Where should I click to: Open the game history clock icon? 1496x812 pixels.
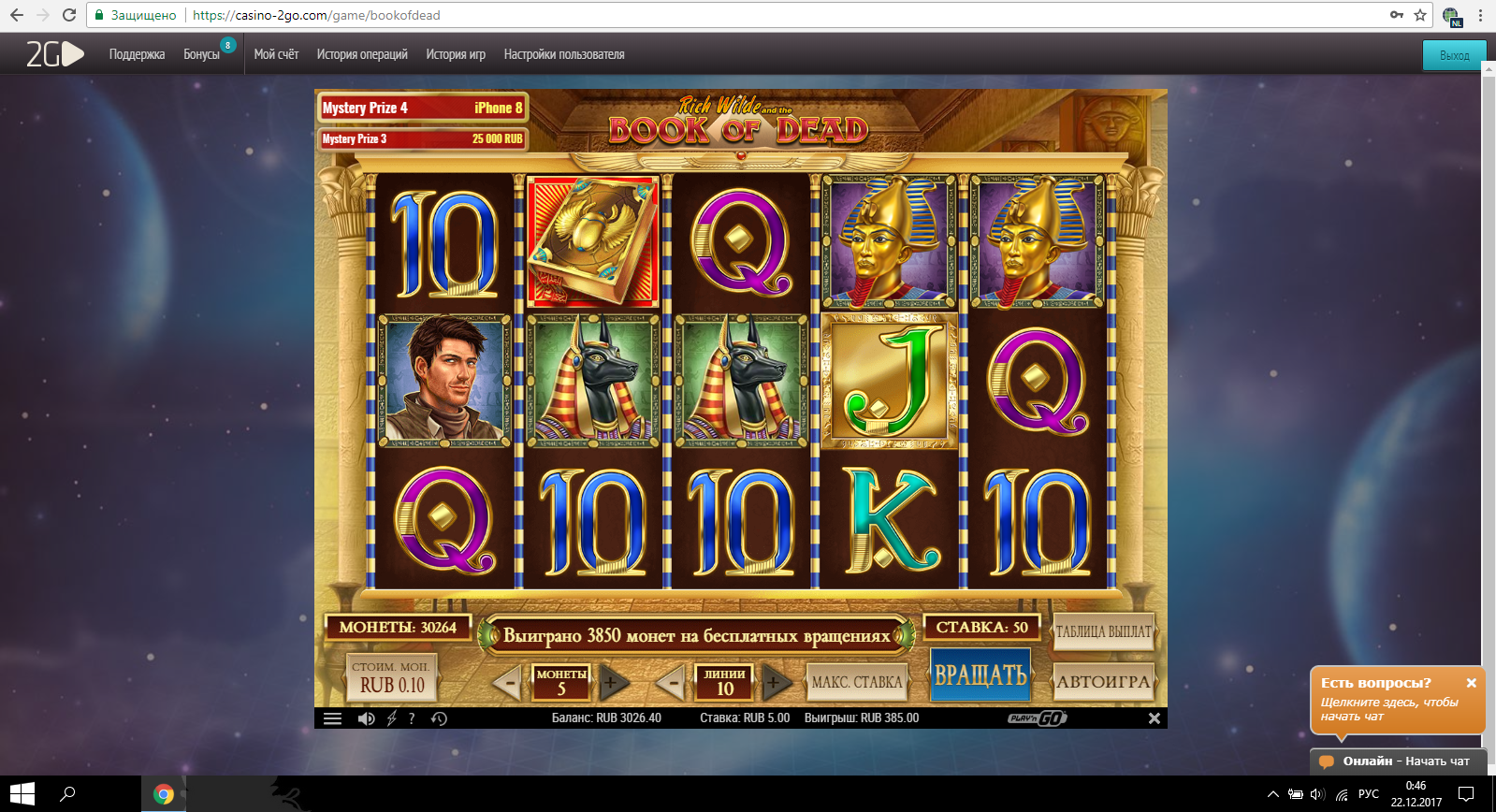click(x=439, y=718)
